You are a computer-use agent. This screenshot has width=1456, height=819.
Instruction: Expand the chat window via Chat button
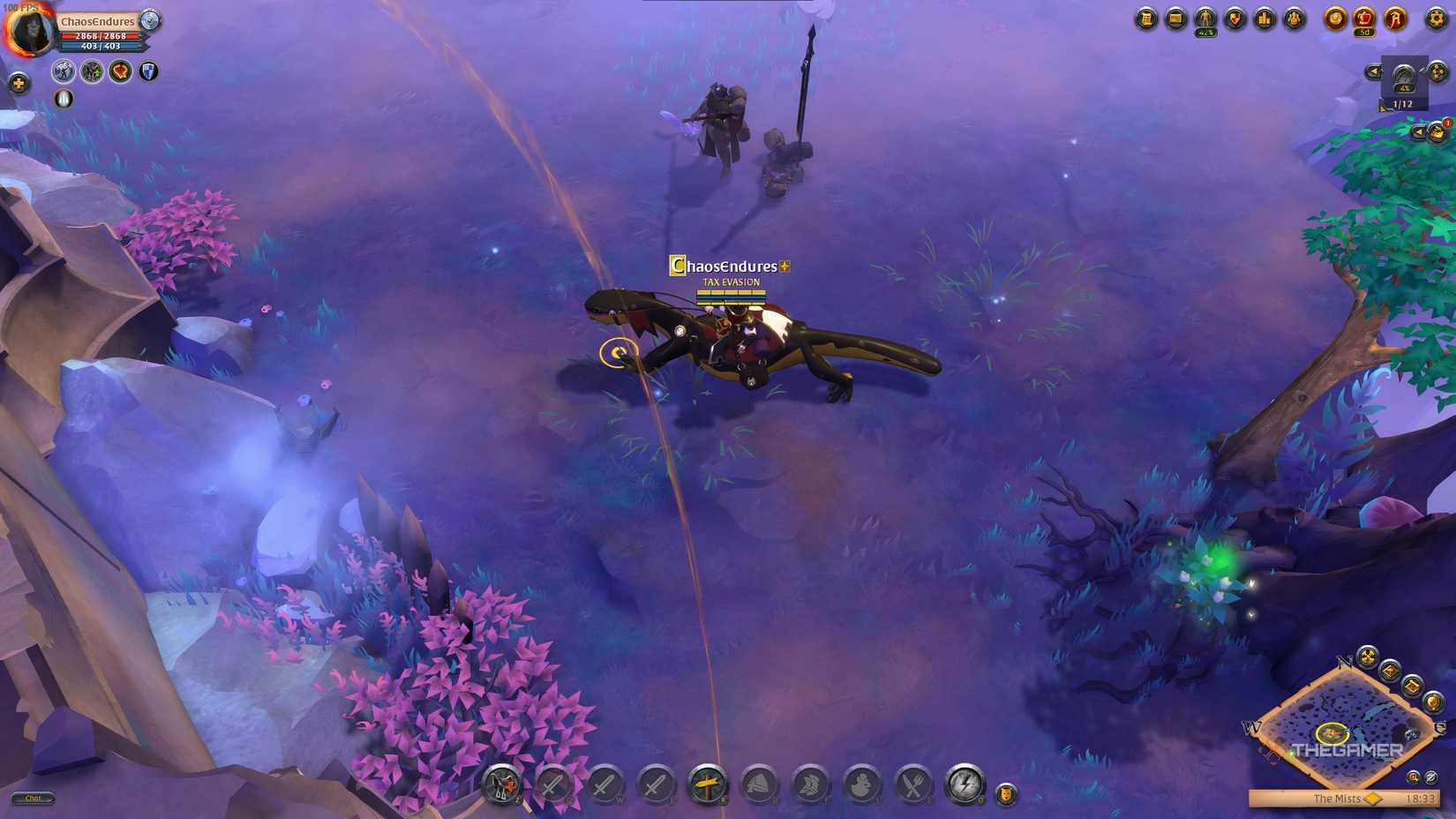(35, 798)
